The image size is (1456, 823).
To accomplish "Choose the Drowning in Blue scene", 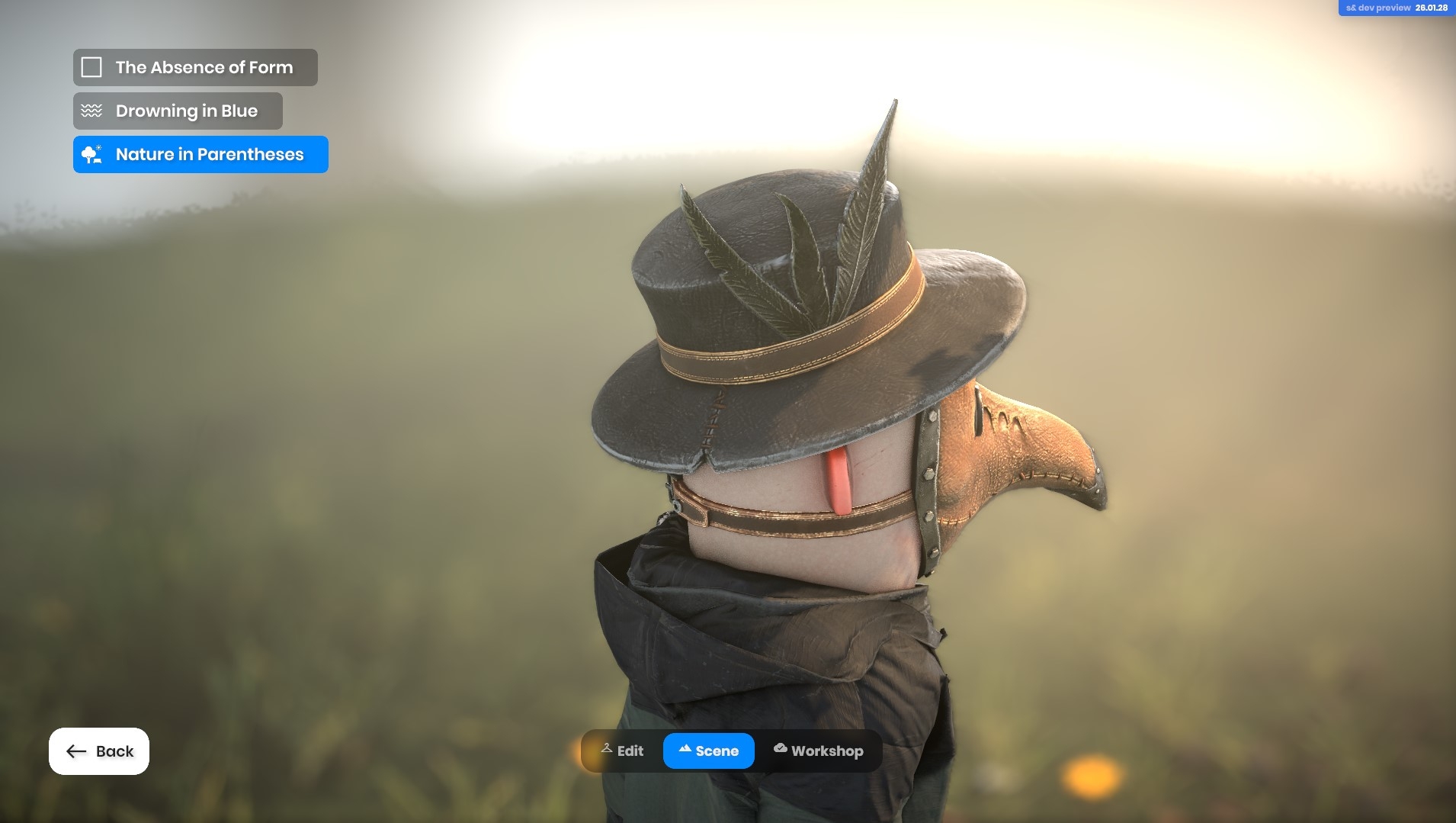I will tap(178, 111).
